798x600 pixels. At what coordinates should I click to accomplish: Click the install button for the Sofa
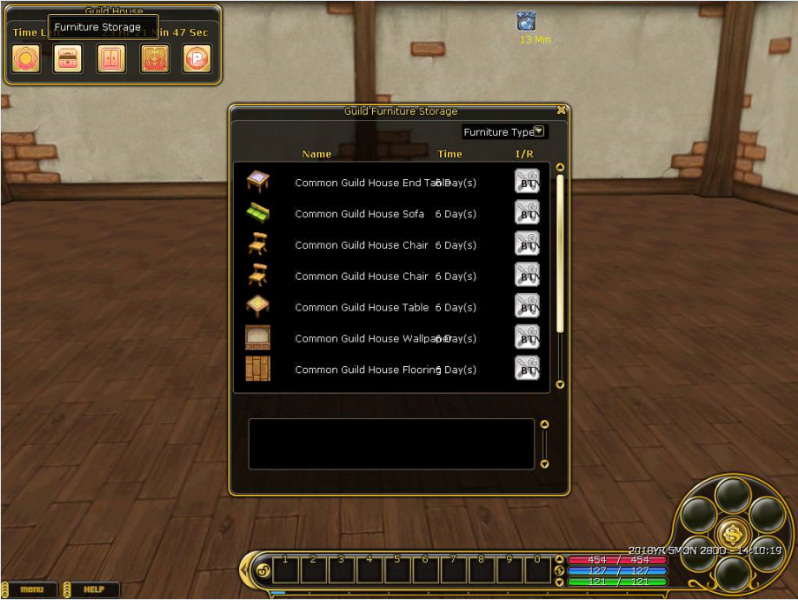click(527, 212)
